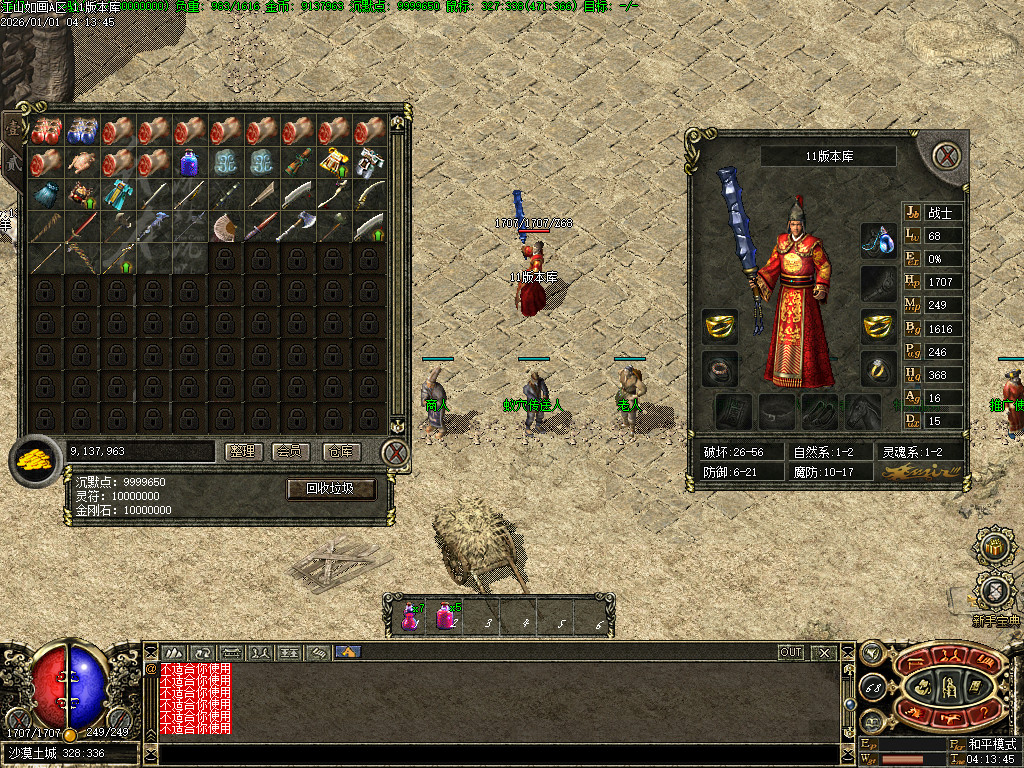
Task: Open the gold gift box icon
Action: tap(993, 546)
